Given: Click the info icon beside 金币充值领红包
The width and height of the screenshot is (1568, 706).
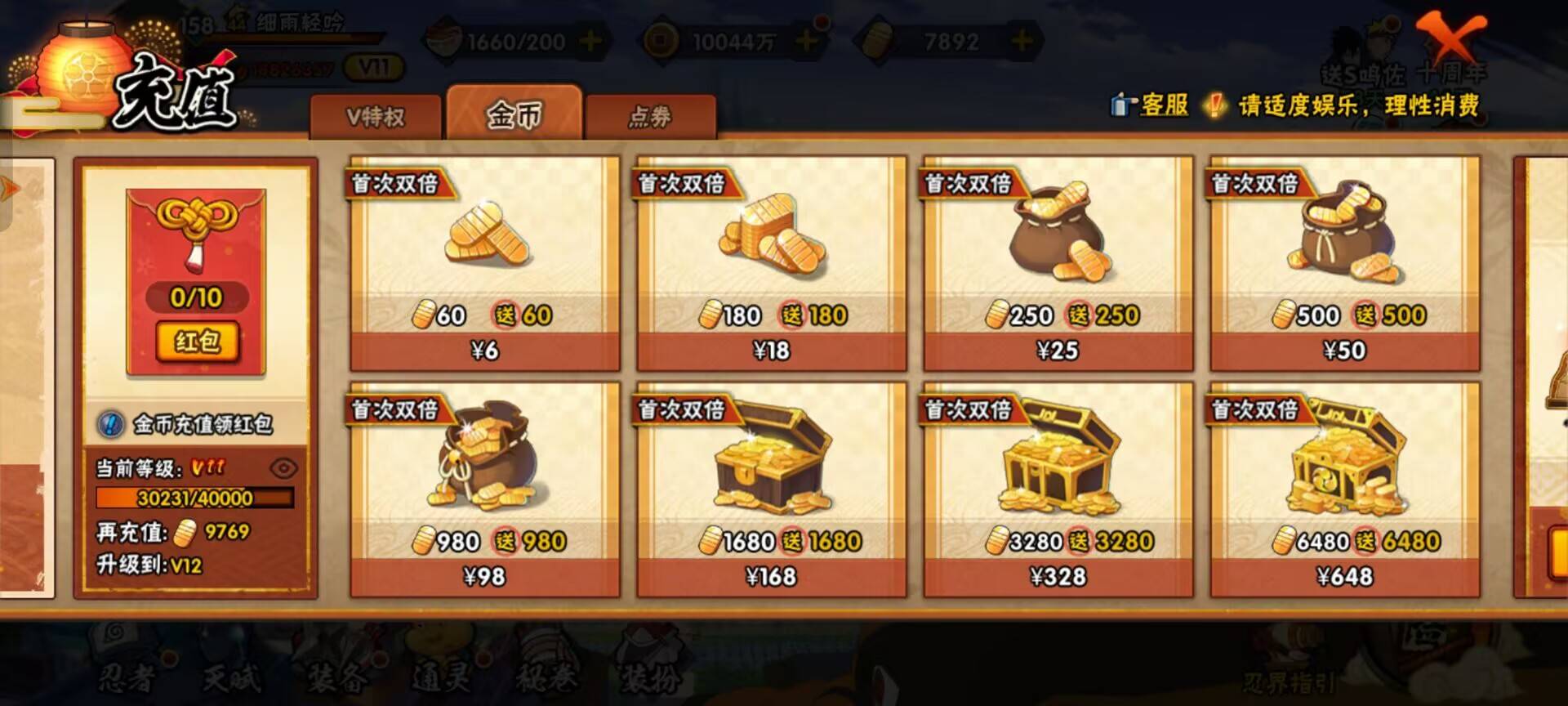Looking at the screenshot, I should 109,424.
